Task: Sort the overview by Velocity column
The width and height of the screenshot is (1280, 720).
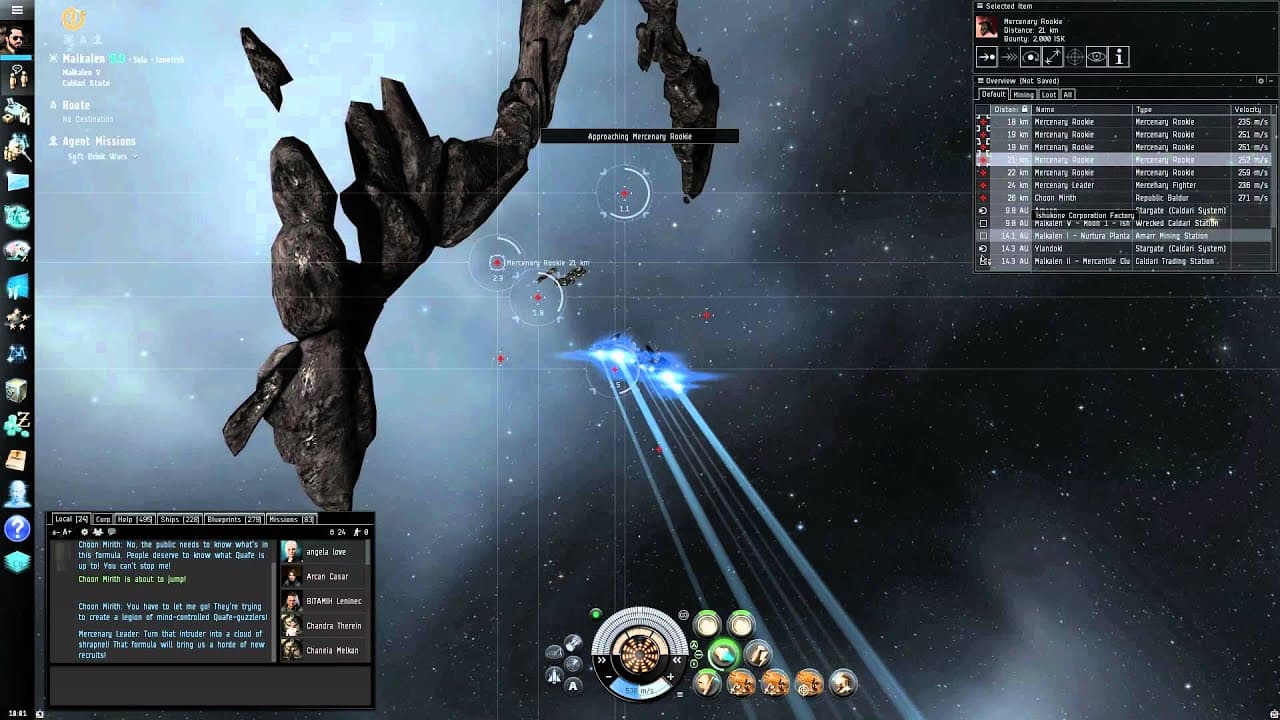Action: pyautogui.click(x=1247, y=109)
